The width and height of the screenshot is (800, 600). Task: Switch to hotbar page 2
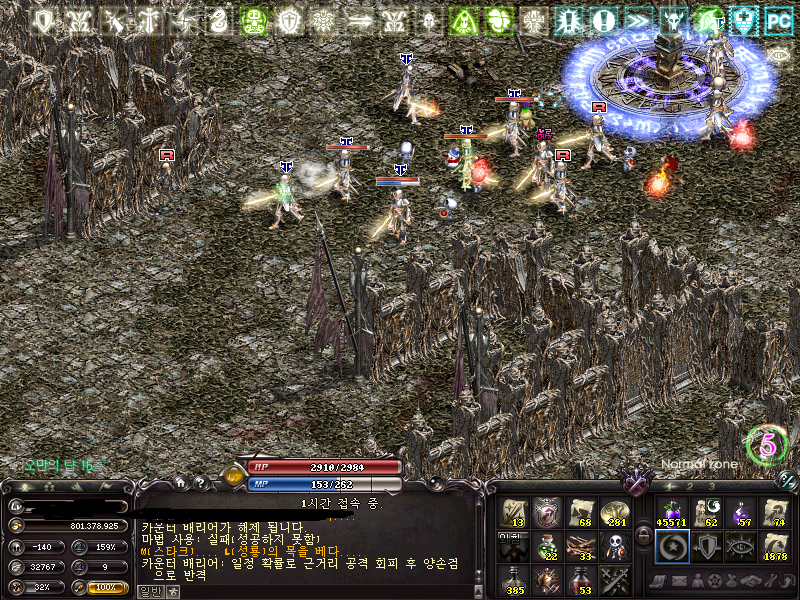(x=689, y=485)
